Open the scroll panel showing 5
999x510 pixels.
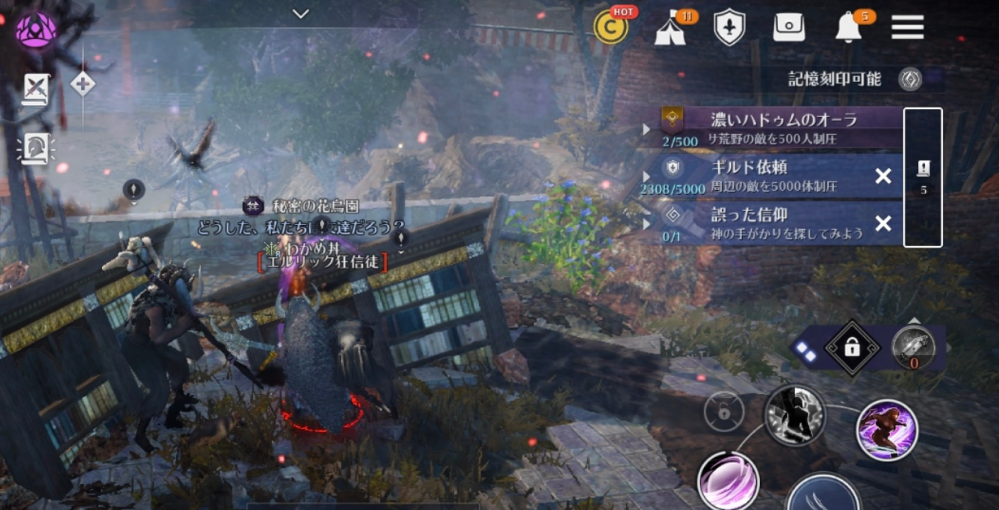[923, 176]
